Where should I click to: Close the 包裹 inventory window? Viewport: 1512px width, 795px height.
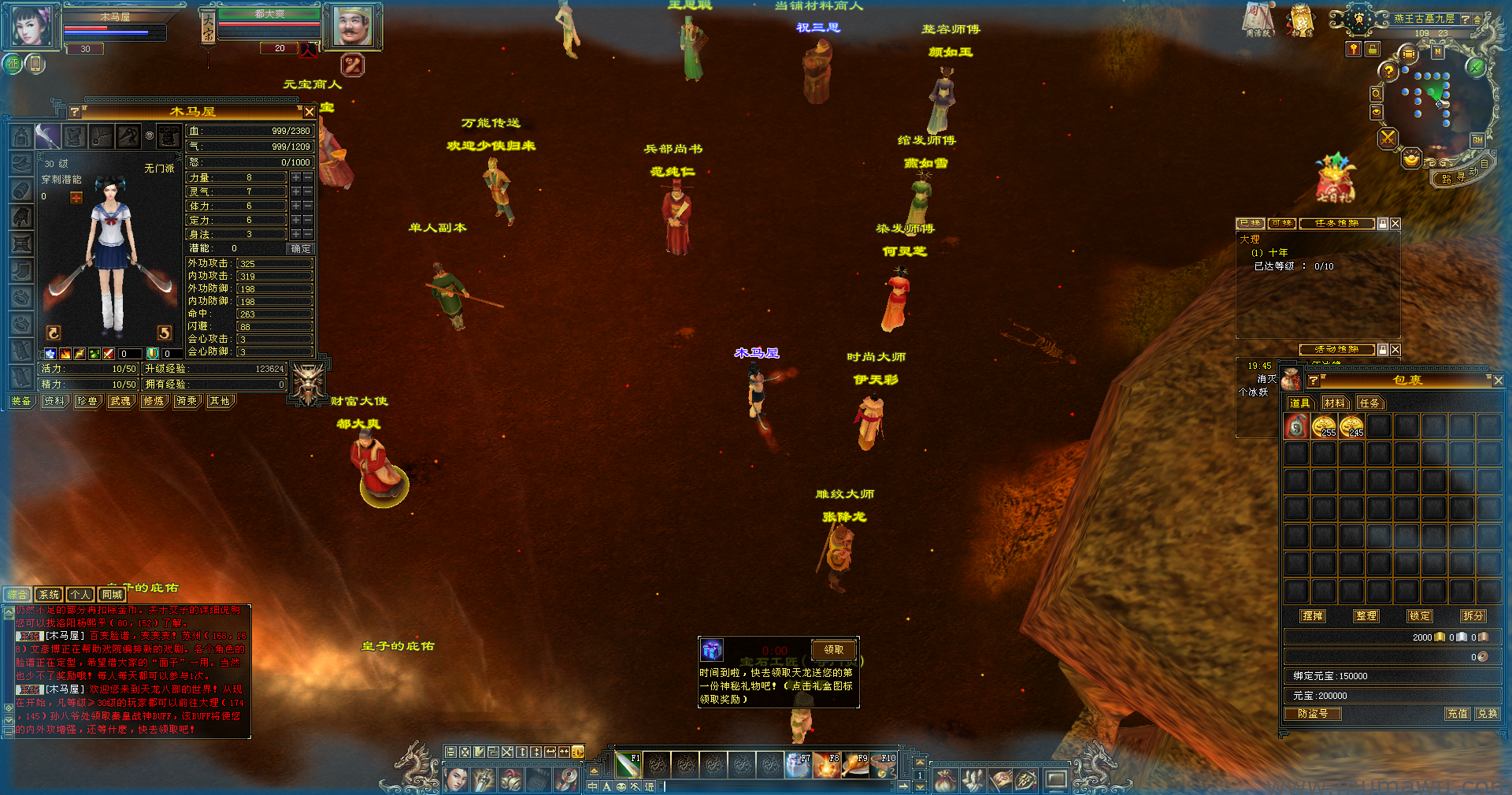[1498, 381]
